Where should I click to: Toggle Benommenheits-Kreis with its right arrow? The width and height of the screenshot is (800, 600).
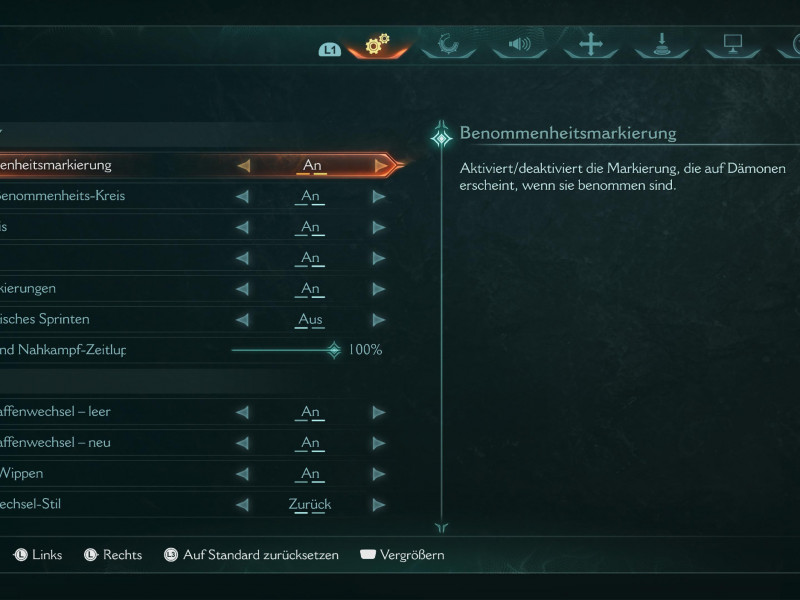pos(379,196)
